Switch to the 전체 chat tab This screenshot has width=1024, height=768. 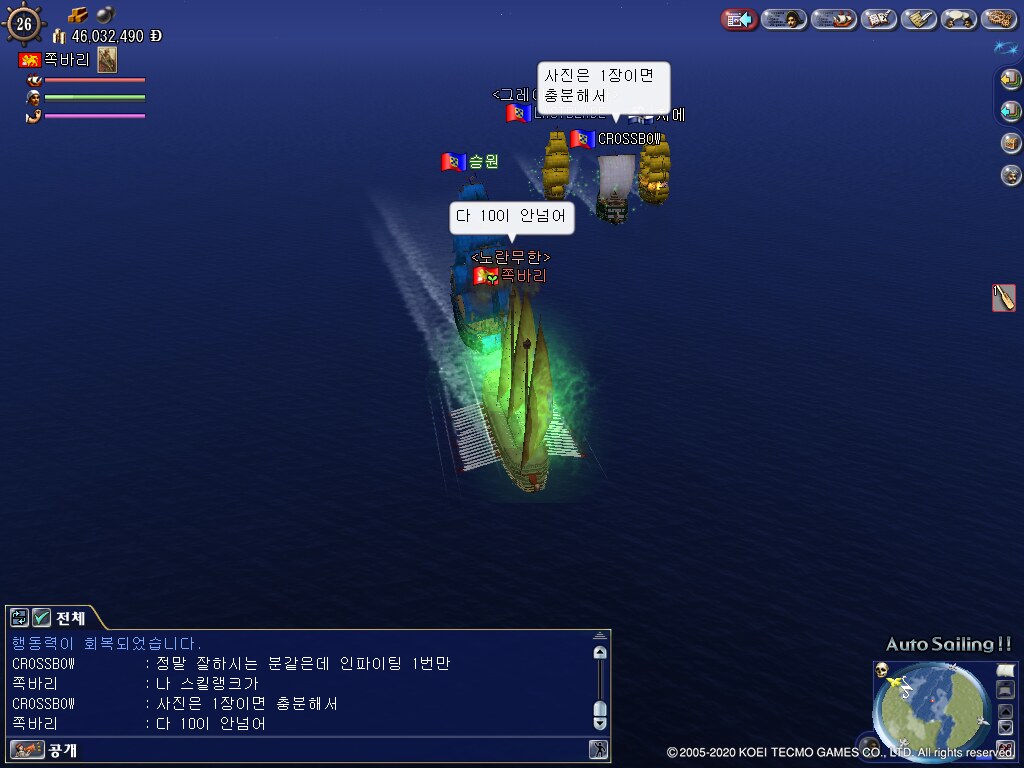tap(70, 618)
